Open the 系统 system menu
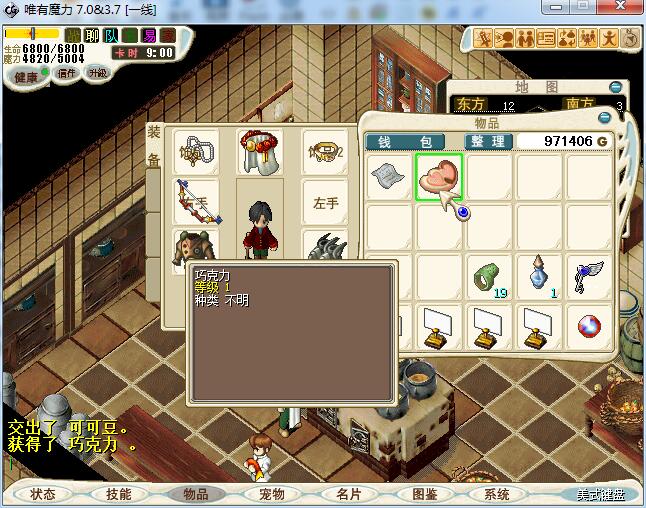Screen dimensions: 646x508 (x=497, y=494)
